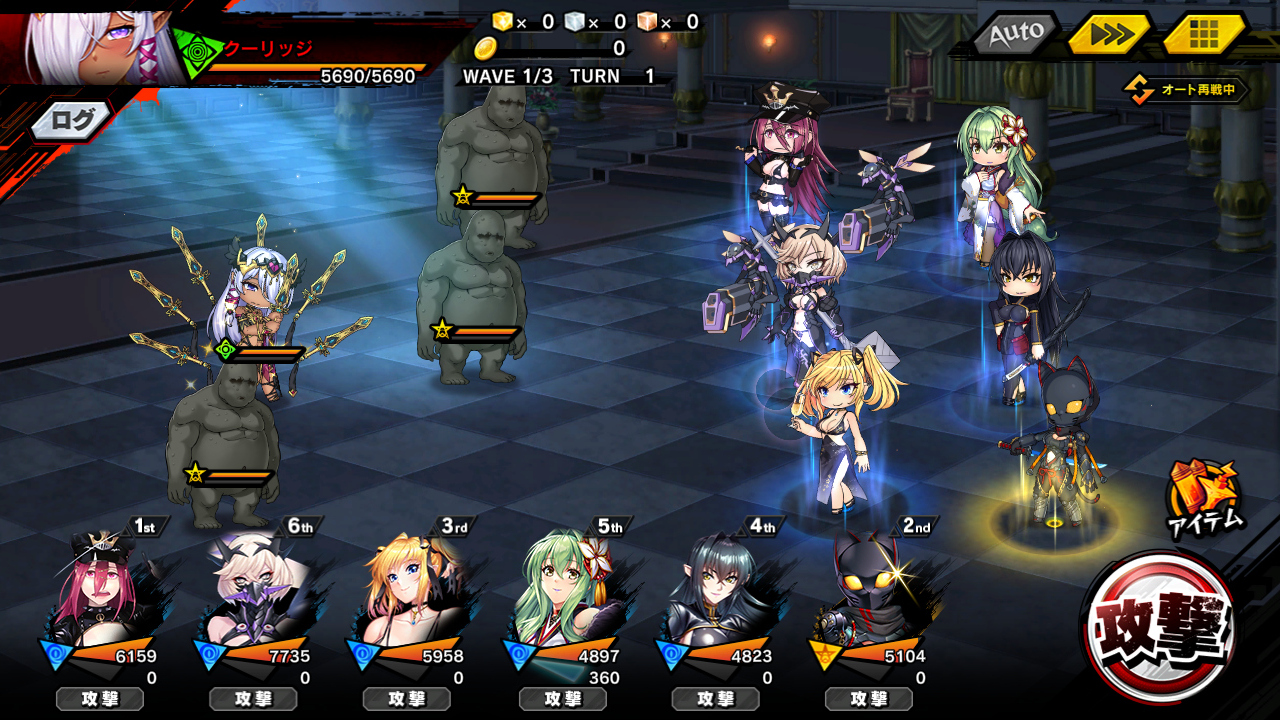Activate the triple-arrow fast forward button

pyautogui.click(x=1110, y=34)
